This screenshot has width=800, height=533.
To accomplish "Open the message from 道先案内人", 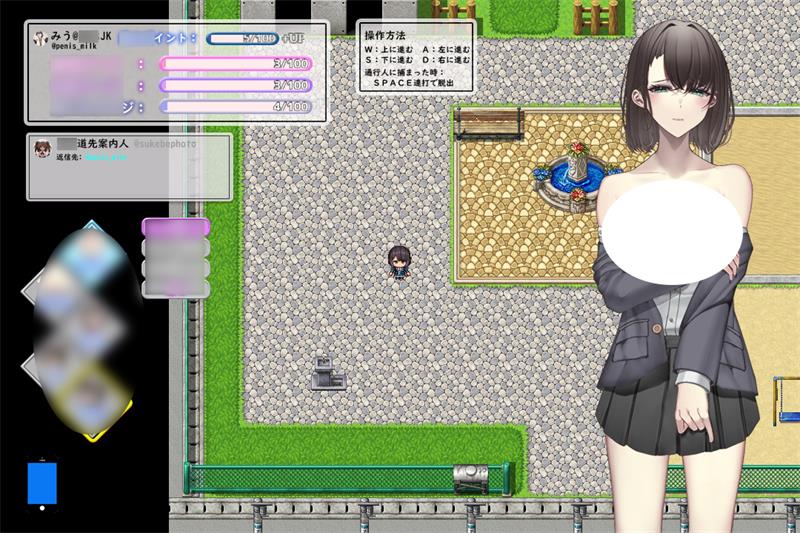I will pyautogui.click(x=128, y=167).
